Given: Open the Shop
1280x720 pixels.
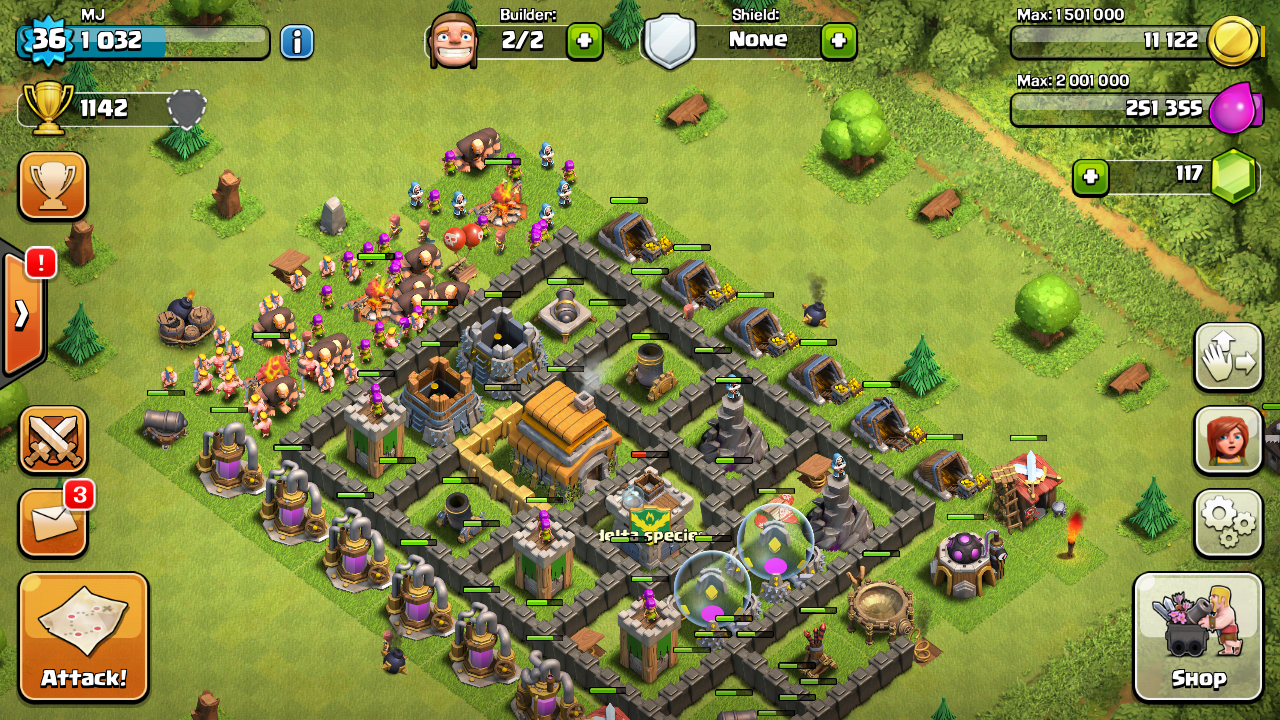Looking at the screenshot, I should [x=1198, y=636].
